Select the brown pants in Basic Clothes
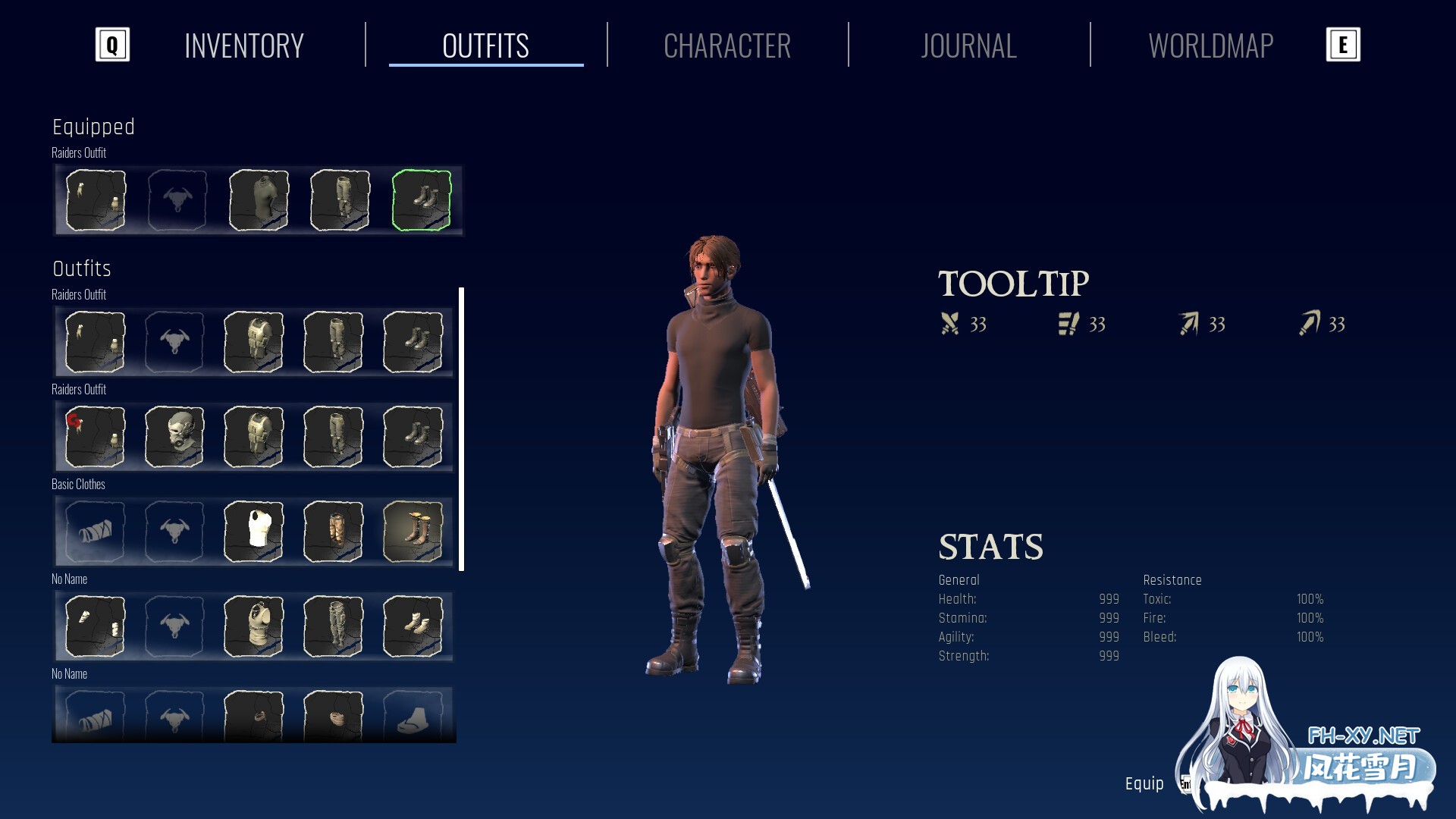Image resolution: width=1456 pixels, height=819 pixels. [x=334, y=531]
